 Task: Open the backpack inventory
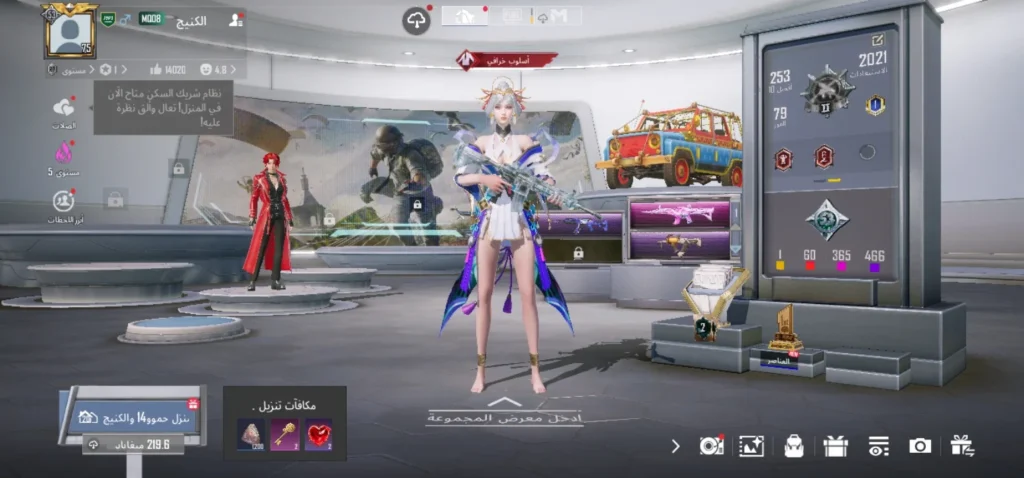coord(794,446)
